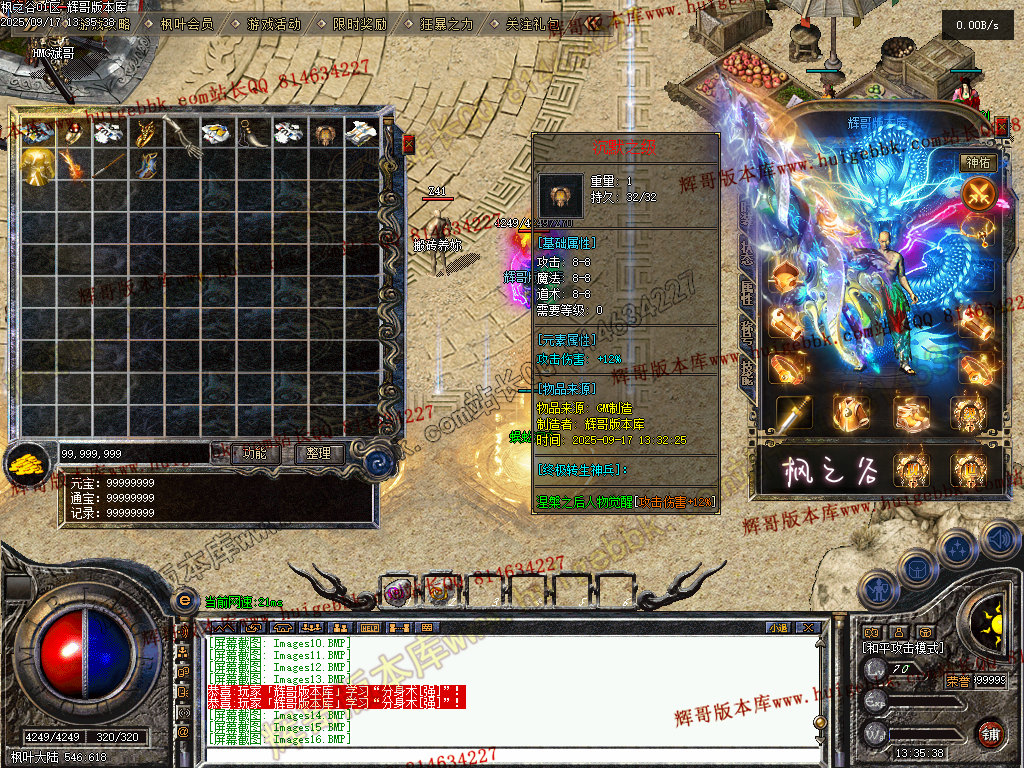This screenshot has height=768, width=1024.
Task: Open the crossed swords icon on character panel
Action: coord(977,192)
